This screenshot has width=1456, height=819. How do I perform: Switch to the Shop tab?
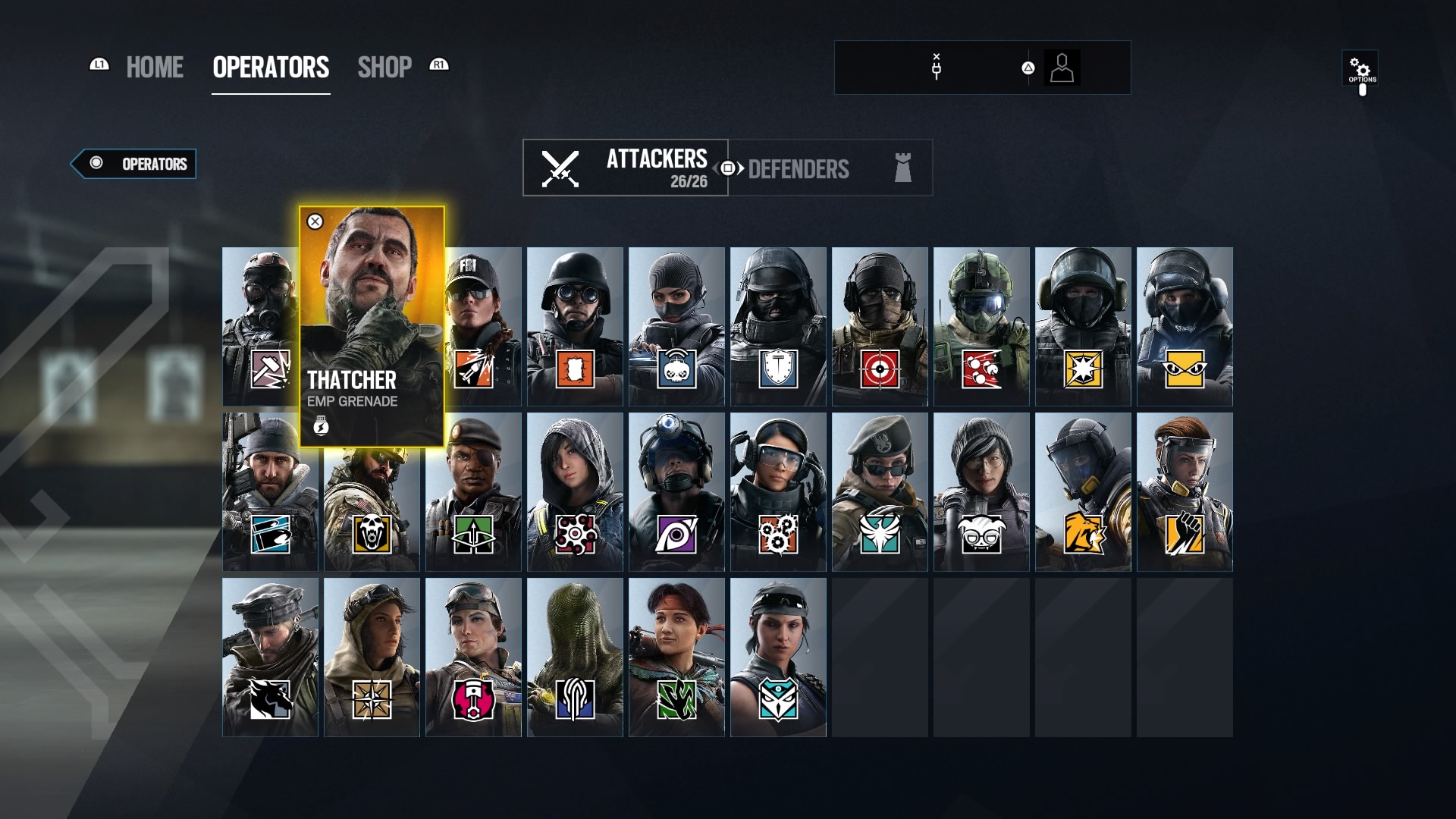pyautogui.click(x=384, y=67)
